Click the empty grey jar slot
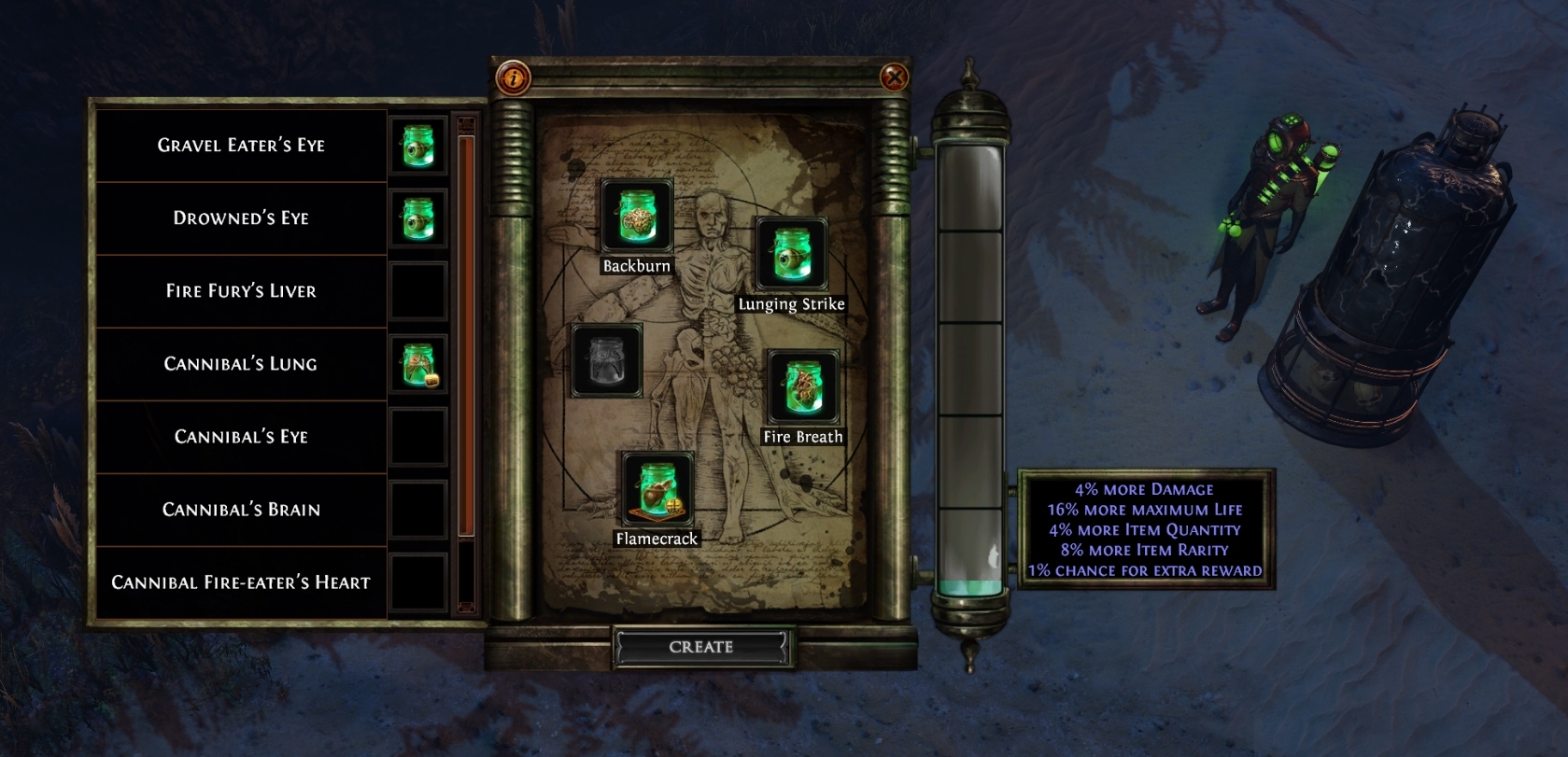Screen dimensions: 1568x757 click(x=606, y=361)
